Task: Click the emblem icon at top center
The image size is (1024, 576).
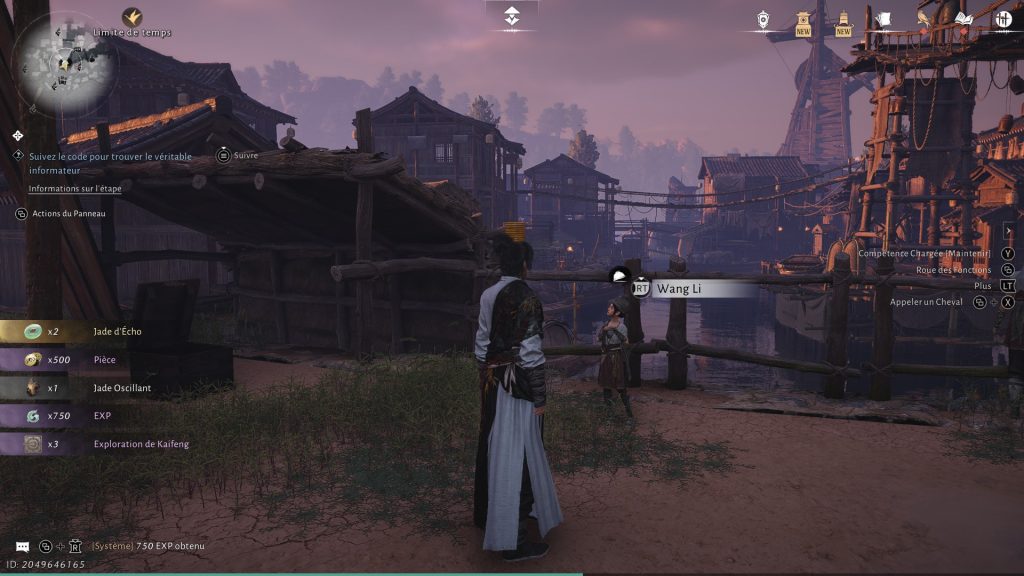Action: coord(511,16)
